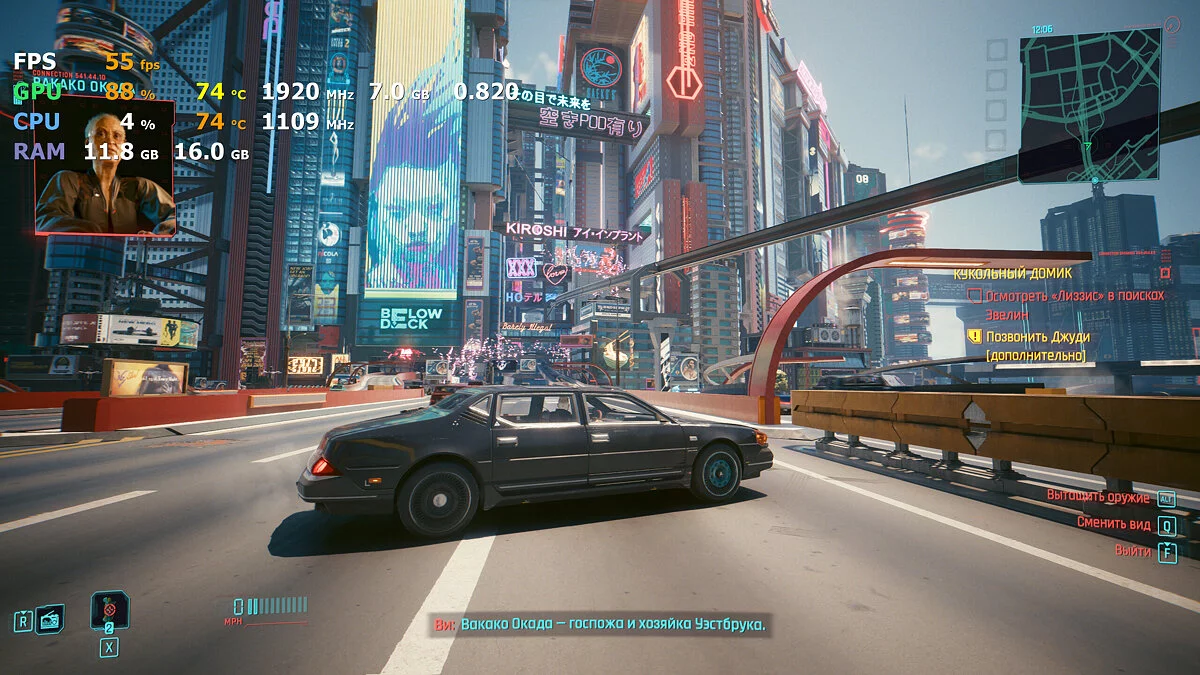Click the Wakako Okada caller portrait
The height and width of the screenshot is (675, 1200).
point(105,167)
